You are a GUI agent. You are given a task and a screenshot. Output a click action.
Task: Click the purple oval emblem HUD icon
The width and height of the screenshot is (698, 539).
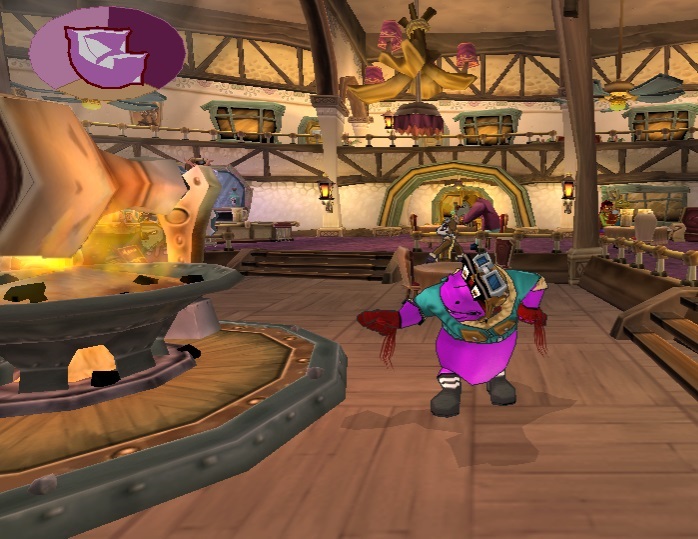click(x=106, y=53)
